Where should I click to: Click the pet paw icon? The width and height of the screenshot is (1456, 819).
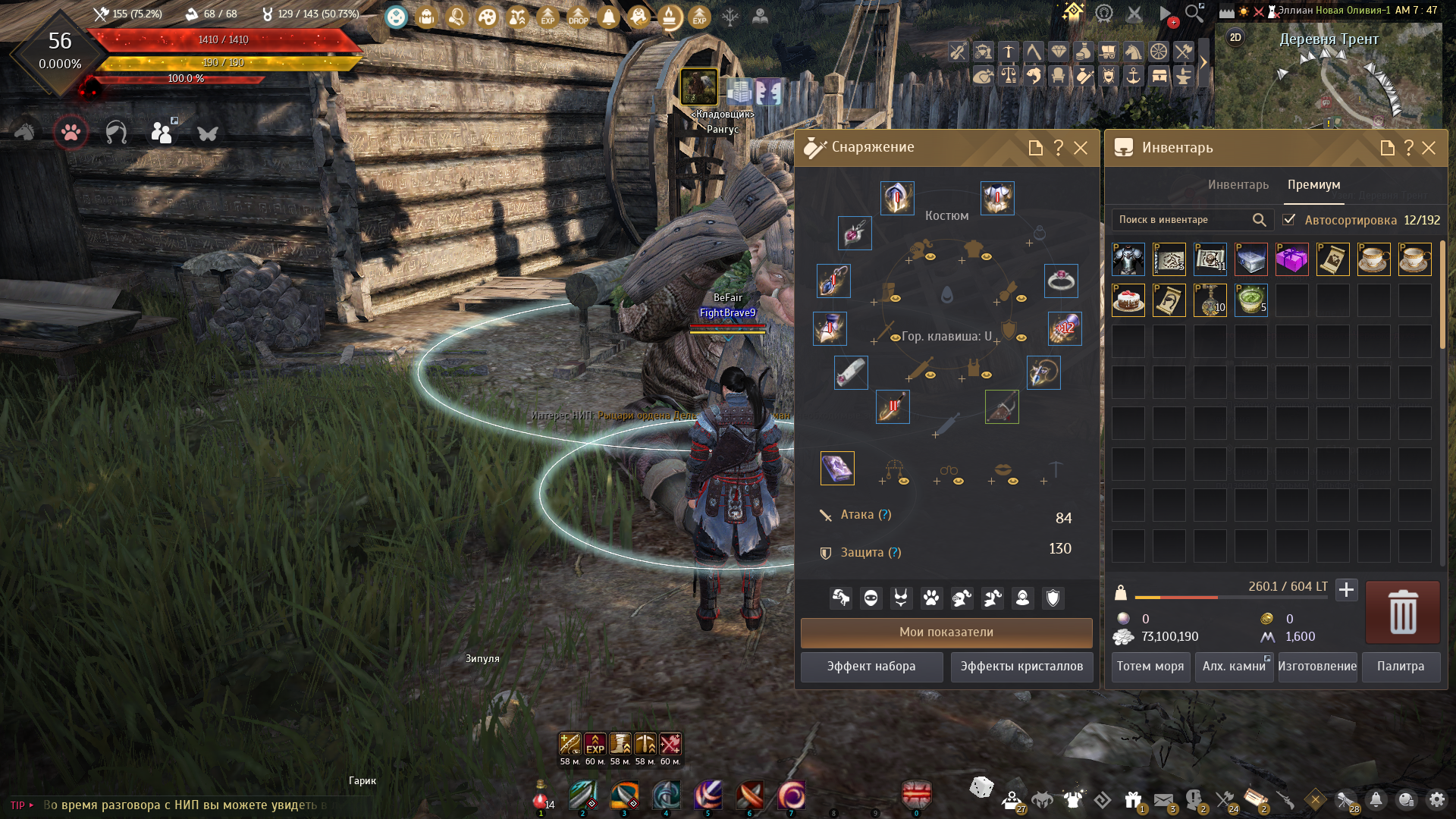pyautogui.click(x=71, y=133)
